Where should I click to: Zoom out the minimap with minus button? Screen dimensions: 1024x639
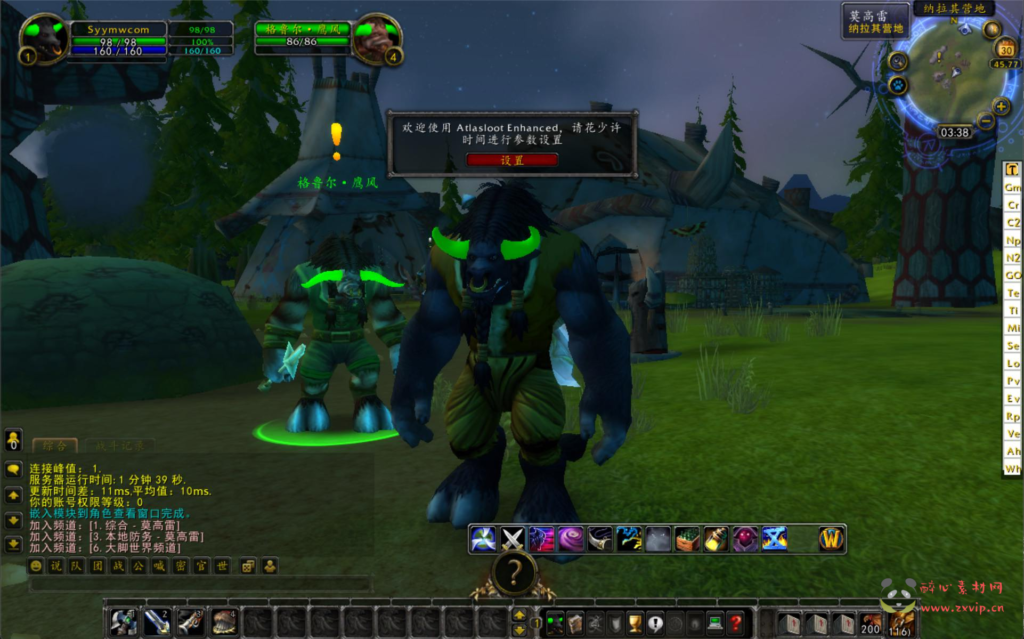pyautogui.click(x=986, y=122)
